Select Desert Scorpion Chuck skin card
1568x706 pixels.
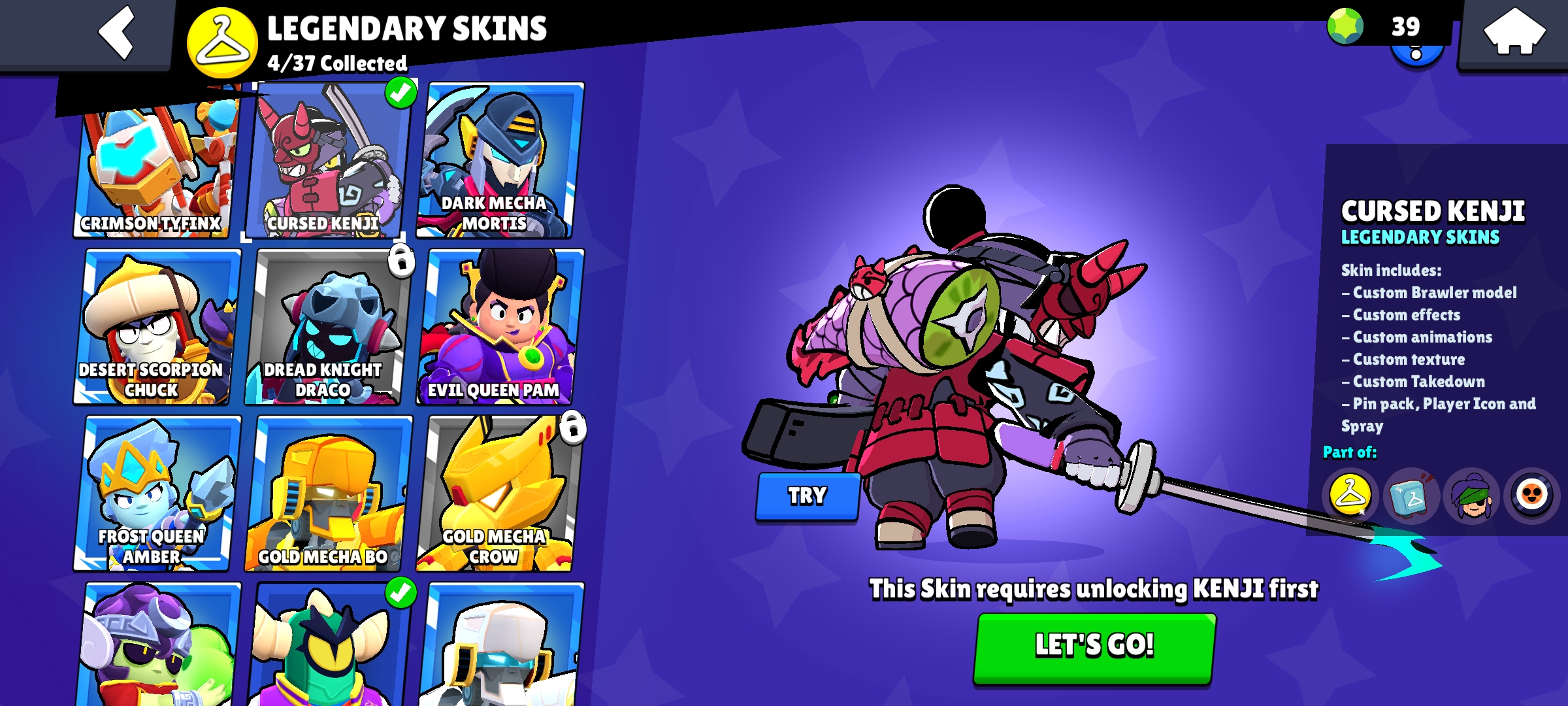pyautogui.click(x=155, y=327)
